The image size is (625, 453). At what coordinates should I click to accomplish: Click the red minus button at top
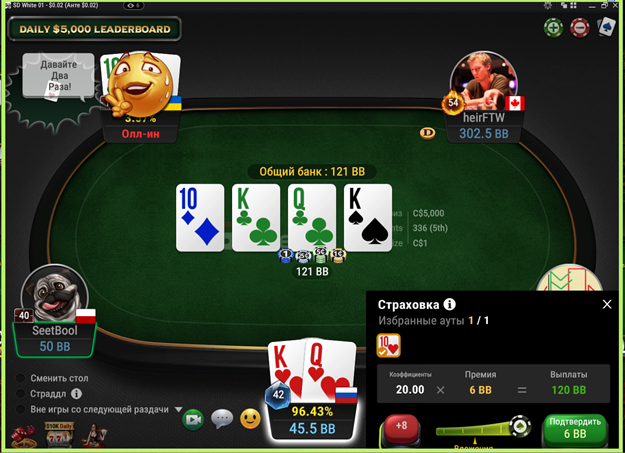579,28
